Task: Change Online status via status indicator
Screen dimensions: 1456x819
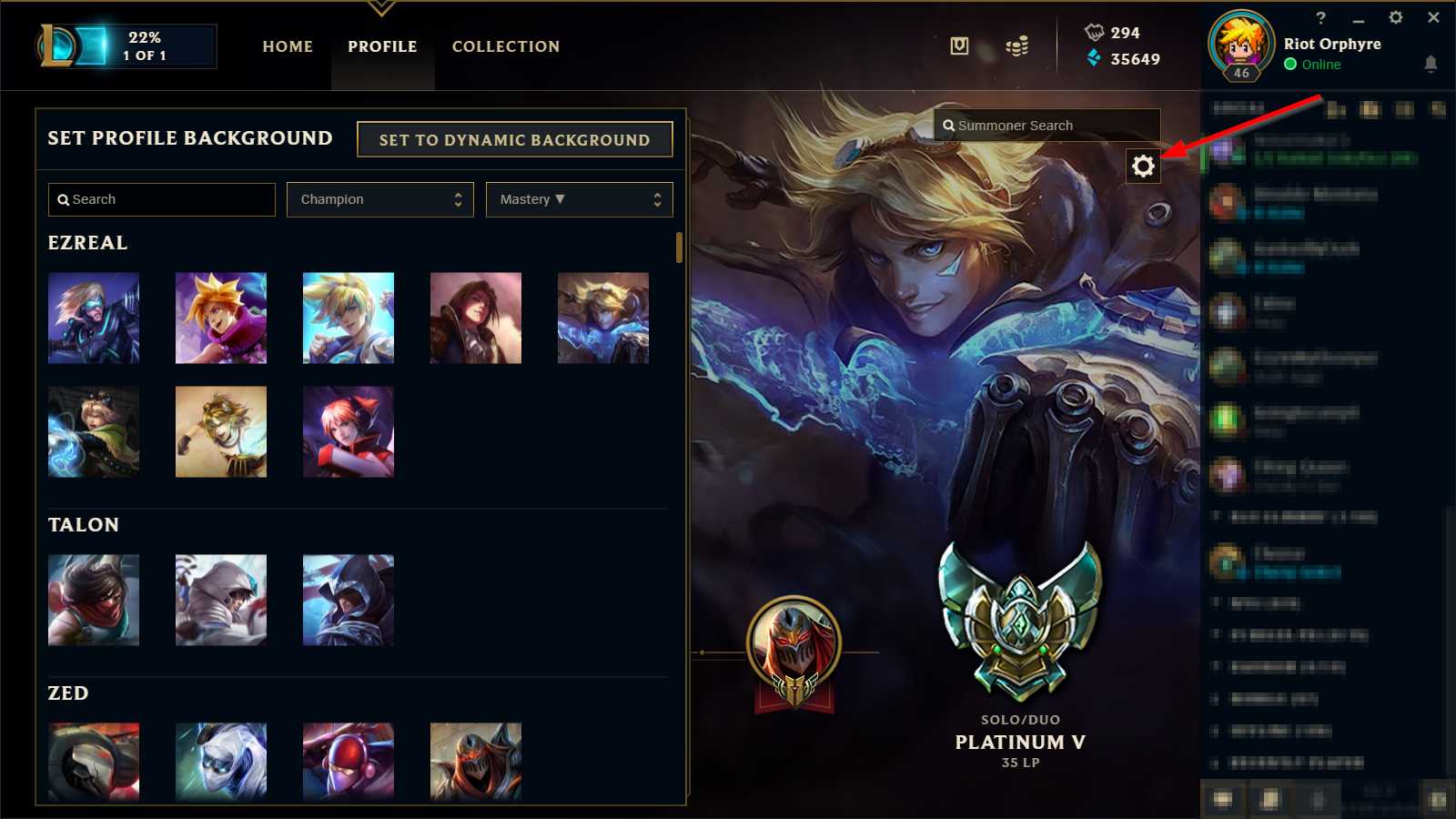Action: [x=1289, y=65]
